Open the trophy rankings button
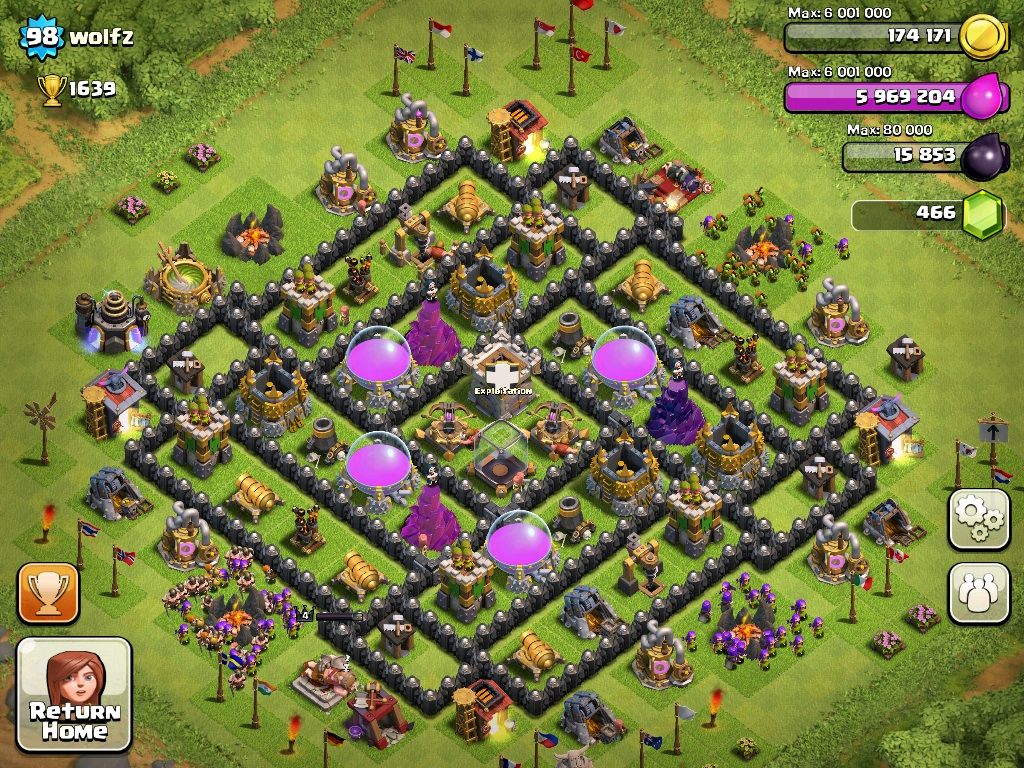Screen dimensions: 1024x768 (47, 593)
